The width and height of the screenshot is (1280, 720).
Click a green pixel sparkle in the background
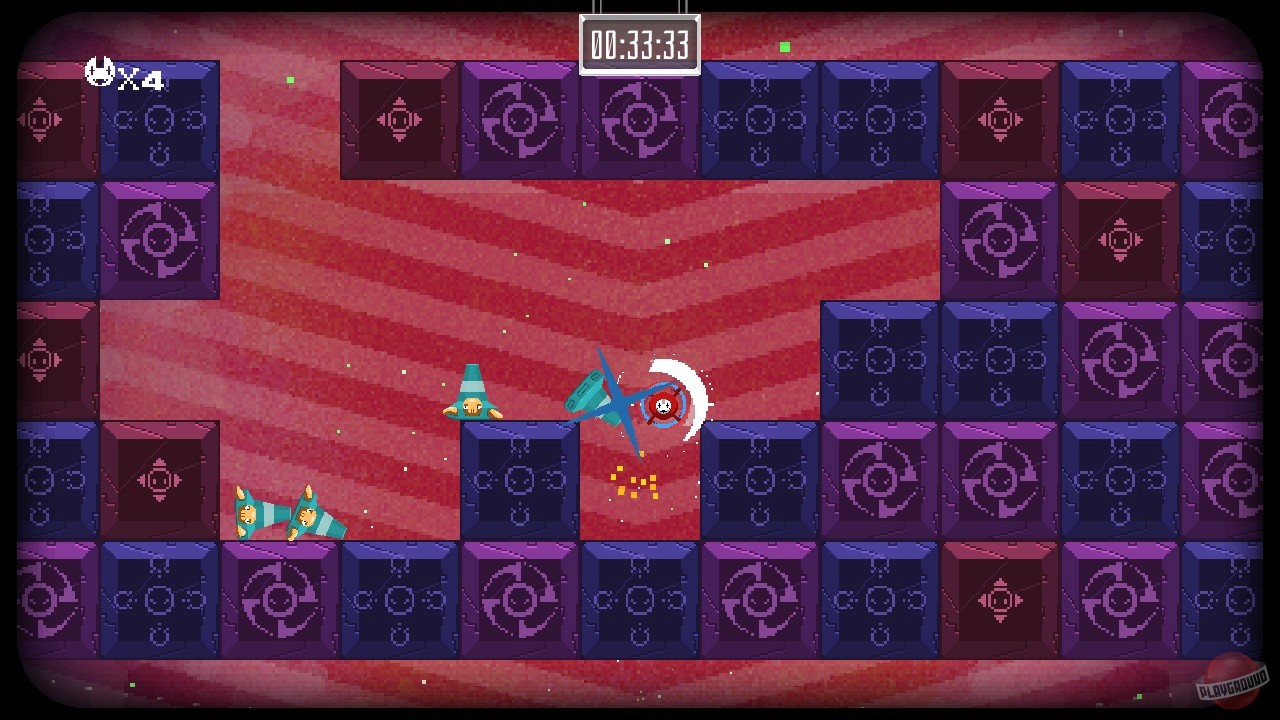[783, 46]
